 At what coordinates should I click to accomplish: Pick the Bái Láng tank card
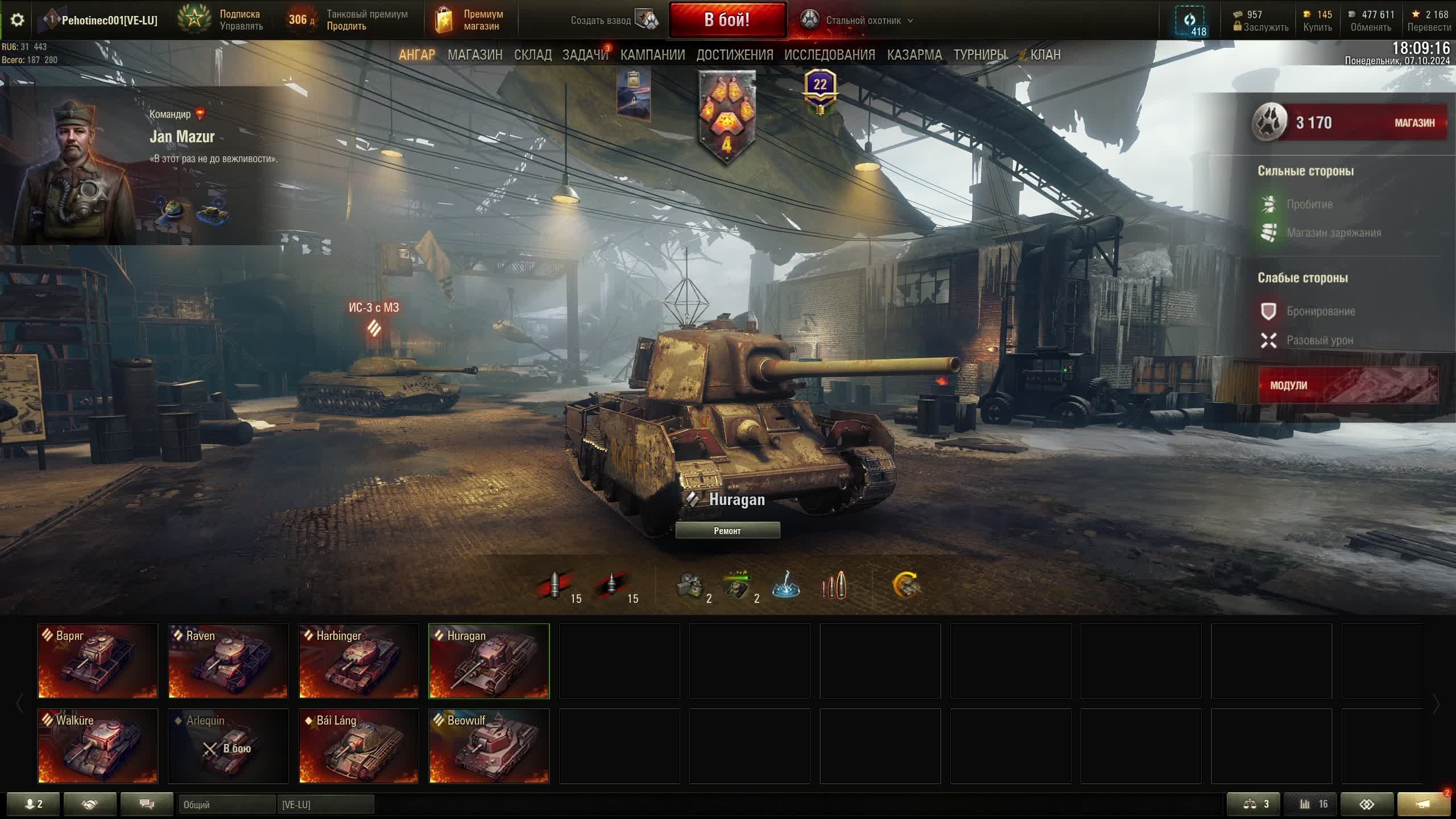click(x=359, y=746)
